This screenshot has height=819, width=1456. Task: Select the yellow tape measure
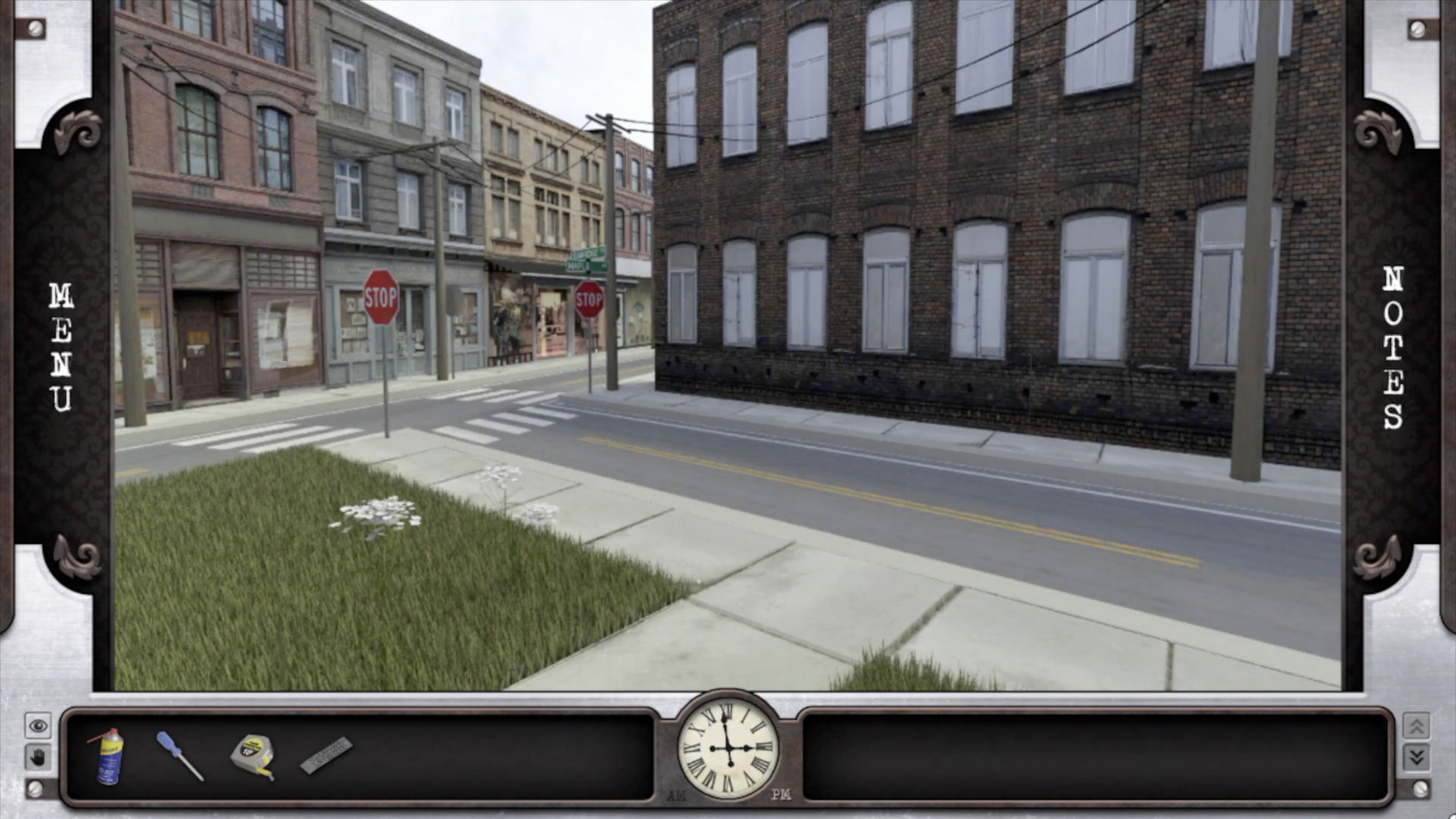pos(253,755)
